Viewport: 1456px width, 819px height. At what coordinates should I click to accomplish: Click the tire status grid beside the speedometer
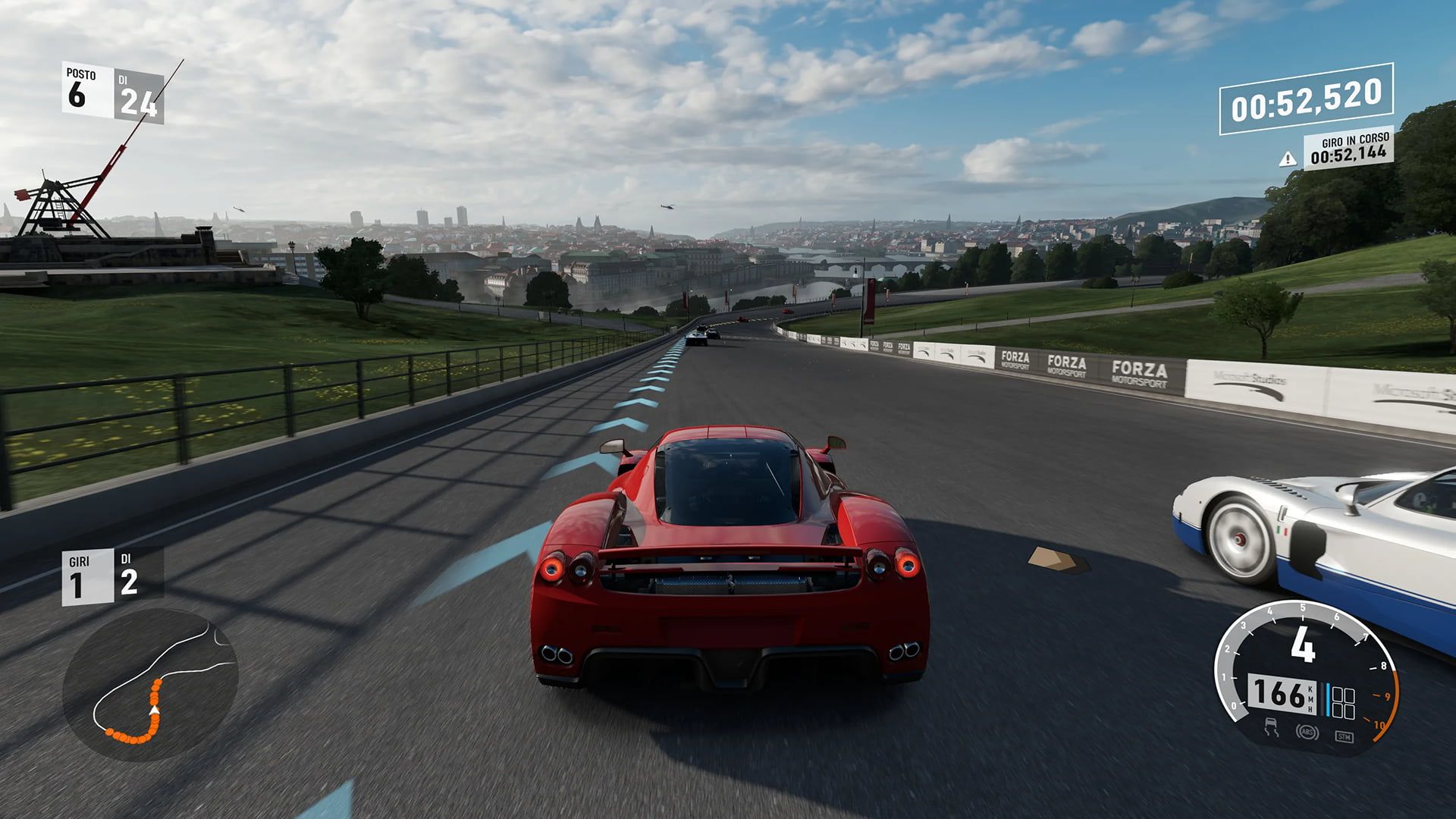pyautogui.click(x=1343, y=702)
